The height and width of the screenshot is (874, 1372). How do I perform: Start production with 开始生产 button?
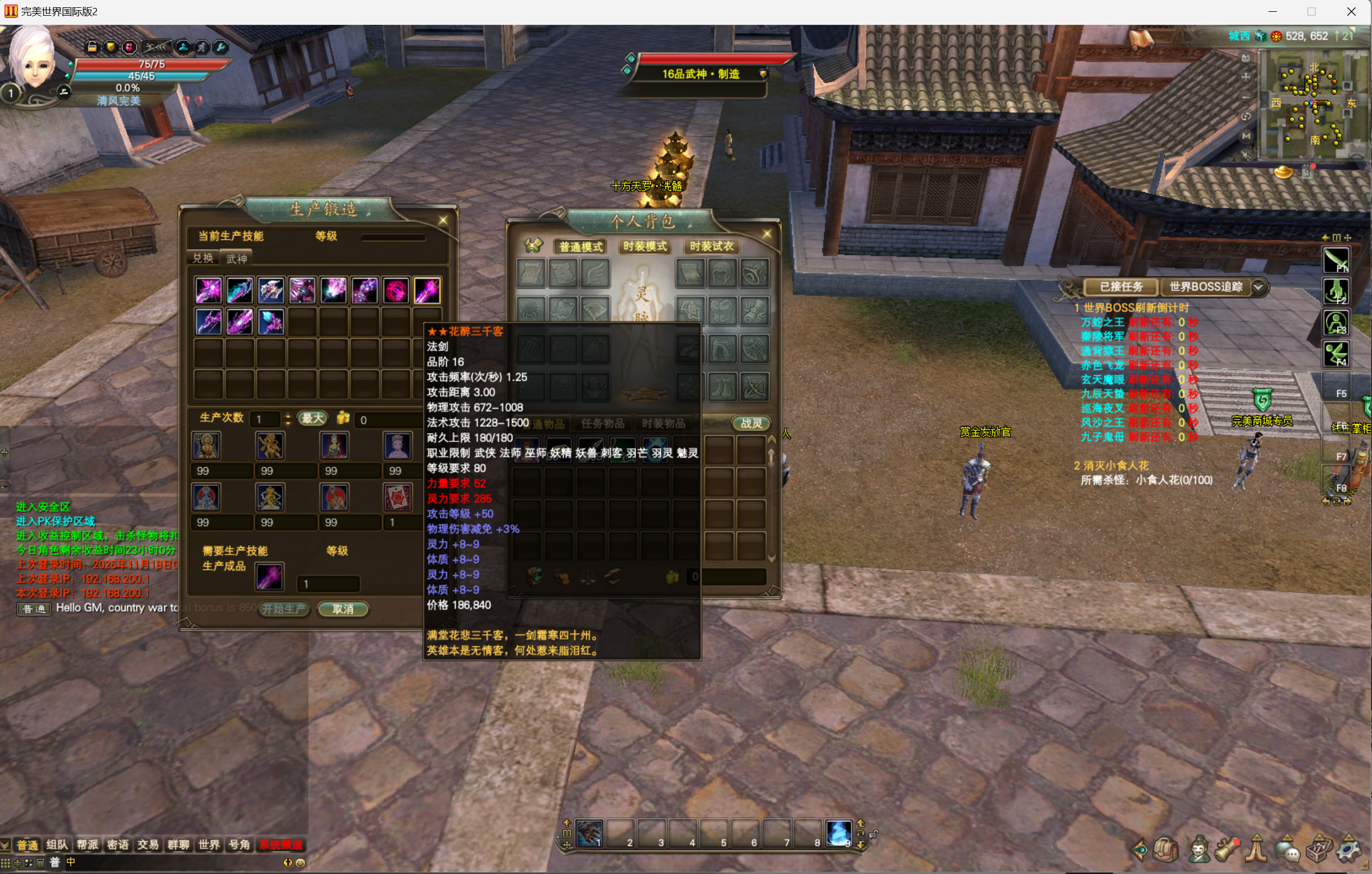(x=284, y=609)
